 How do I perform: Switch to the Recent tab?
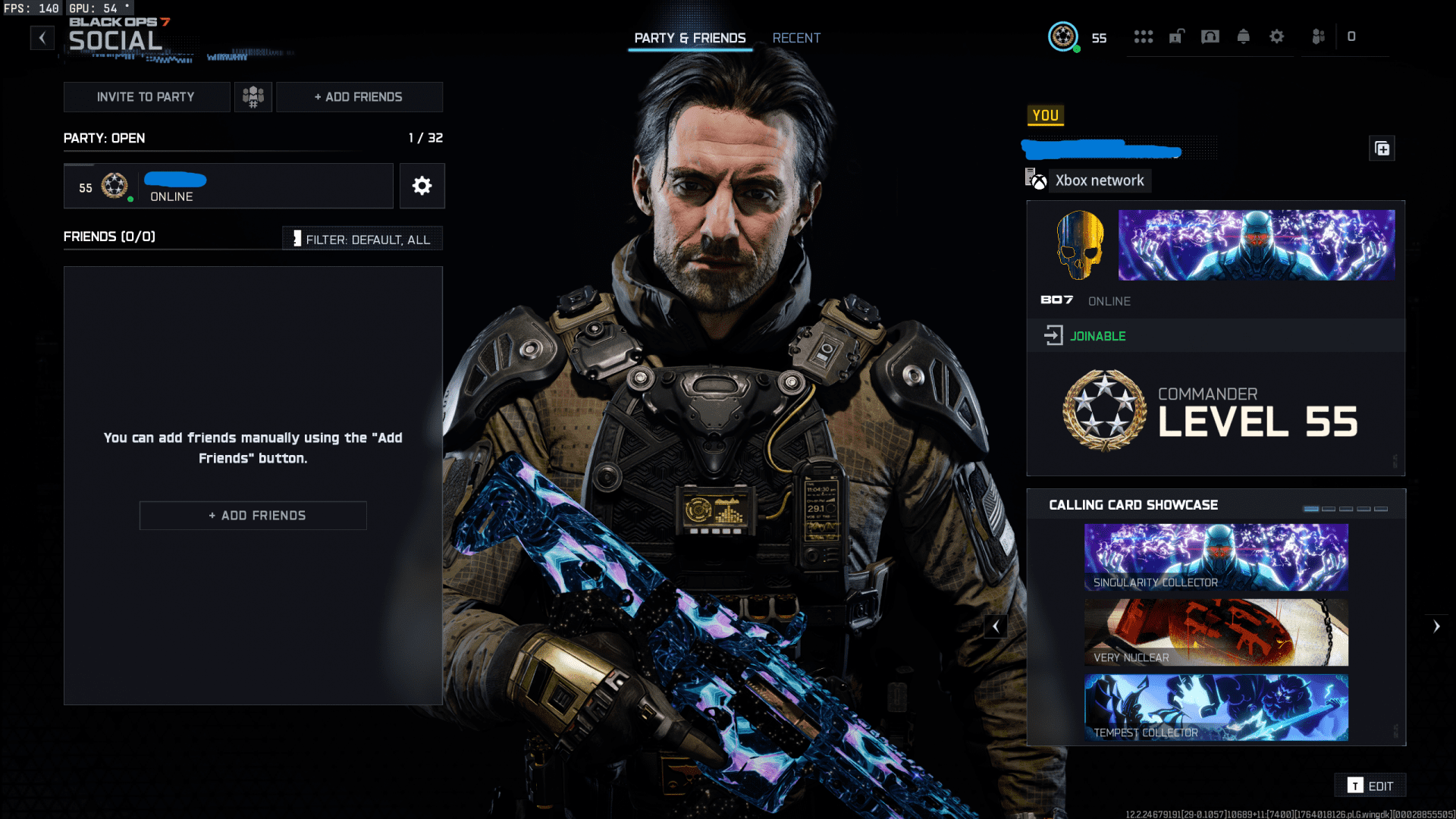tap(796, 38)
